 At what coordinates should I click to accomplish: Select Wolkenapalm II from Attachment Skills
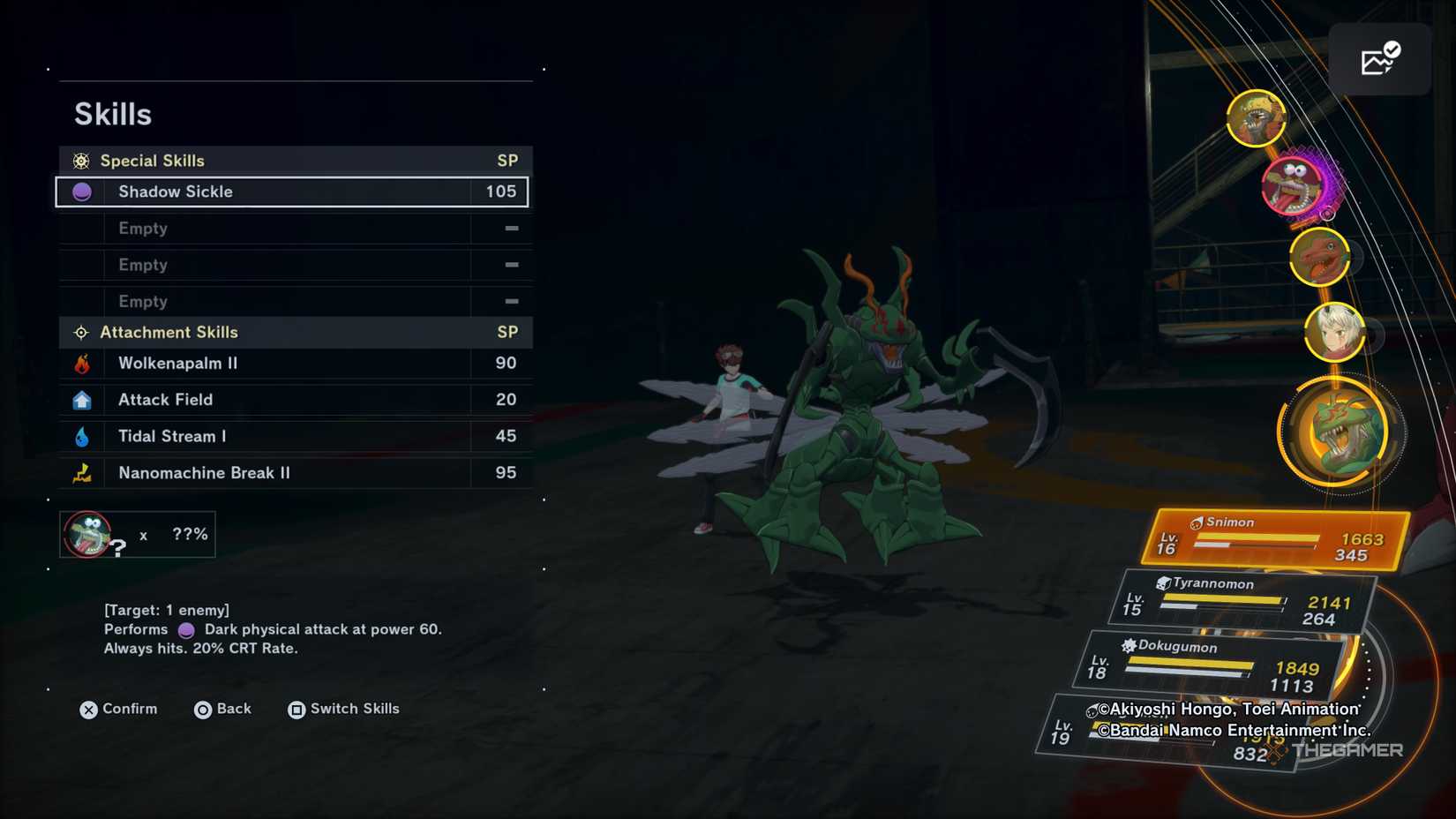point(291,363)
